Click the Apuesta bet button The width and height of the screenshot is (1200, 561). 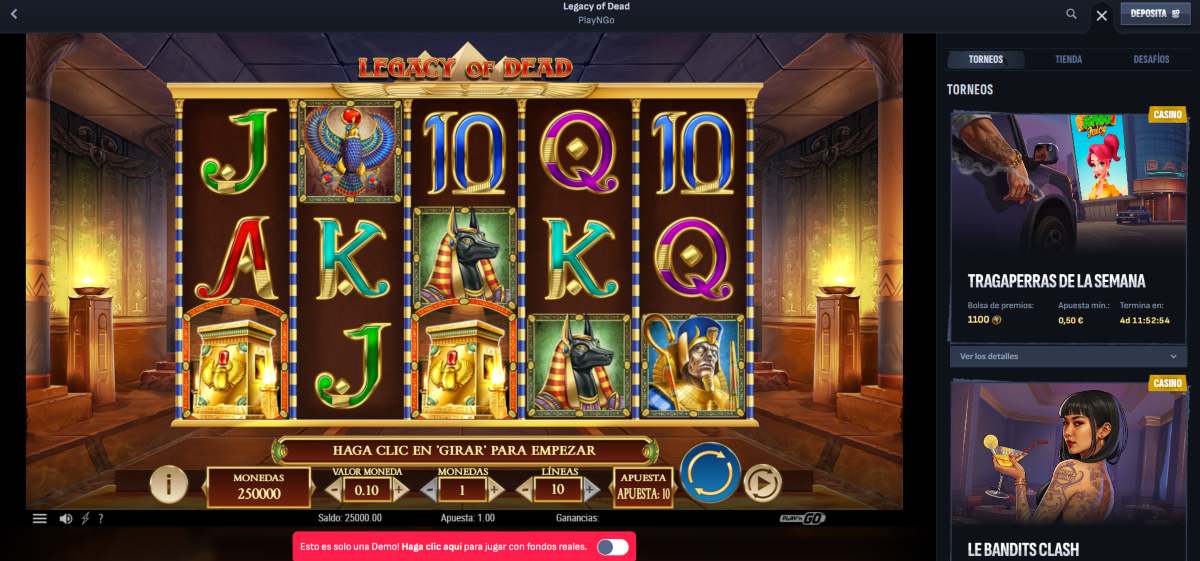643,487
